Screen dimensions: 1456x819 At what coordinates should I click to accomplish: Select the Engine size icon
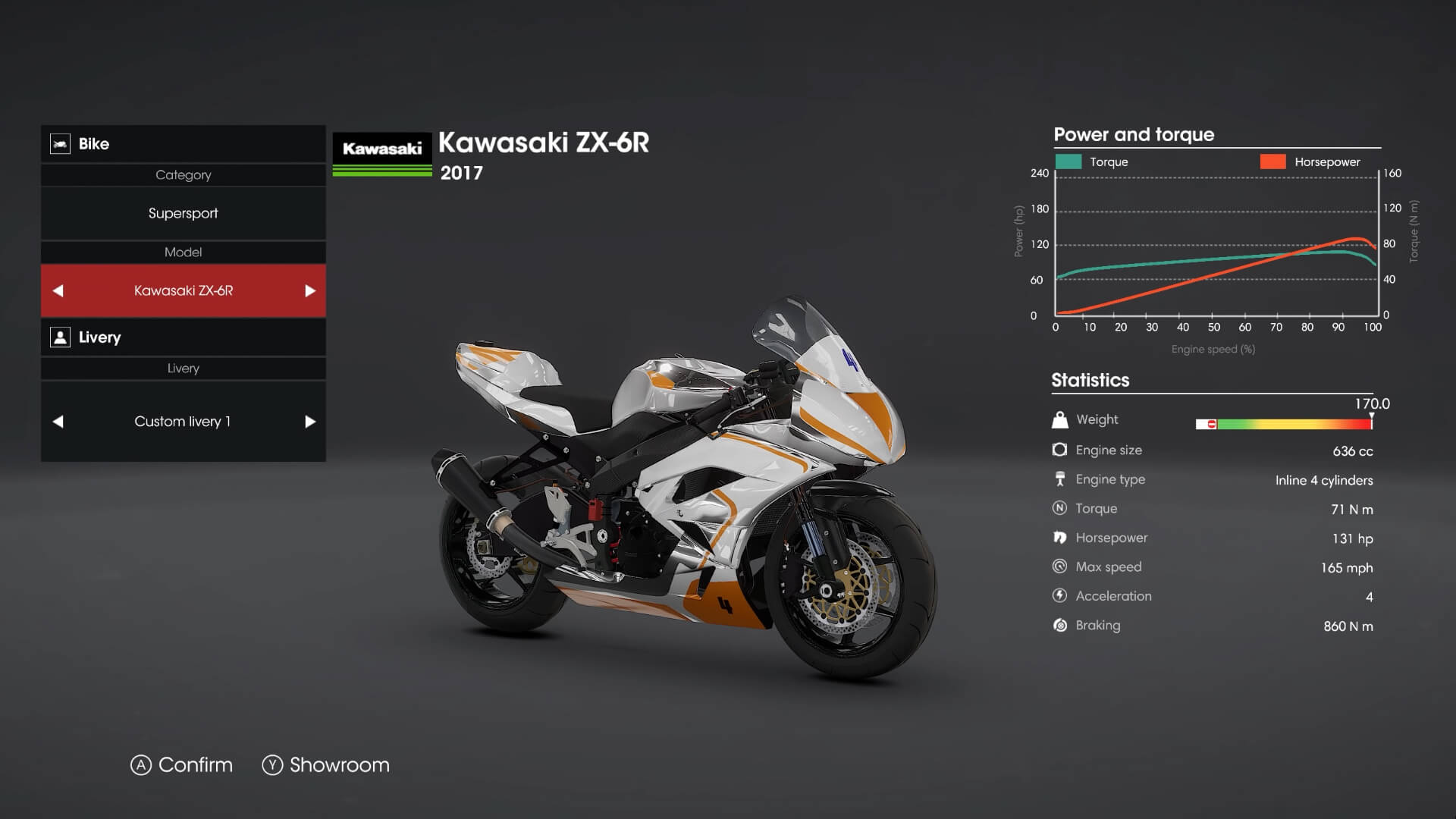click(x=1060, y=449)
